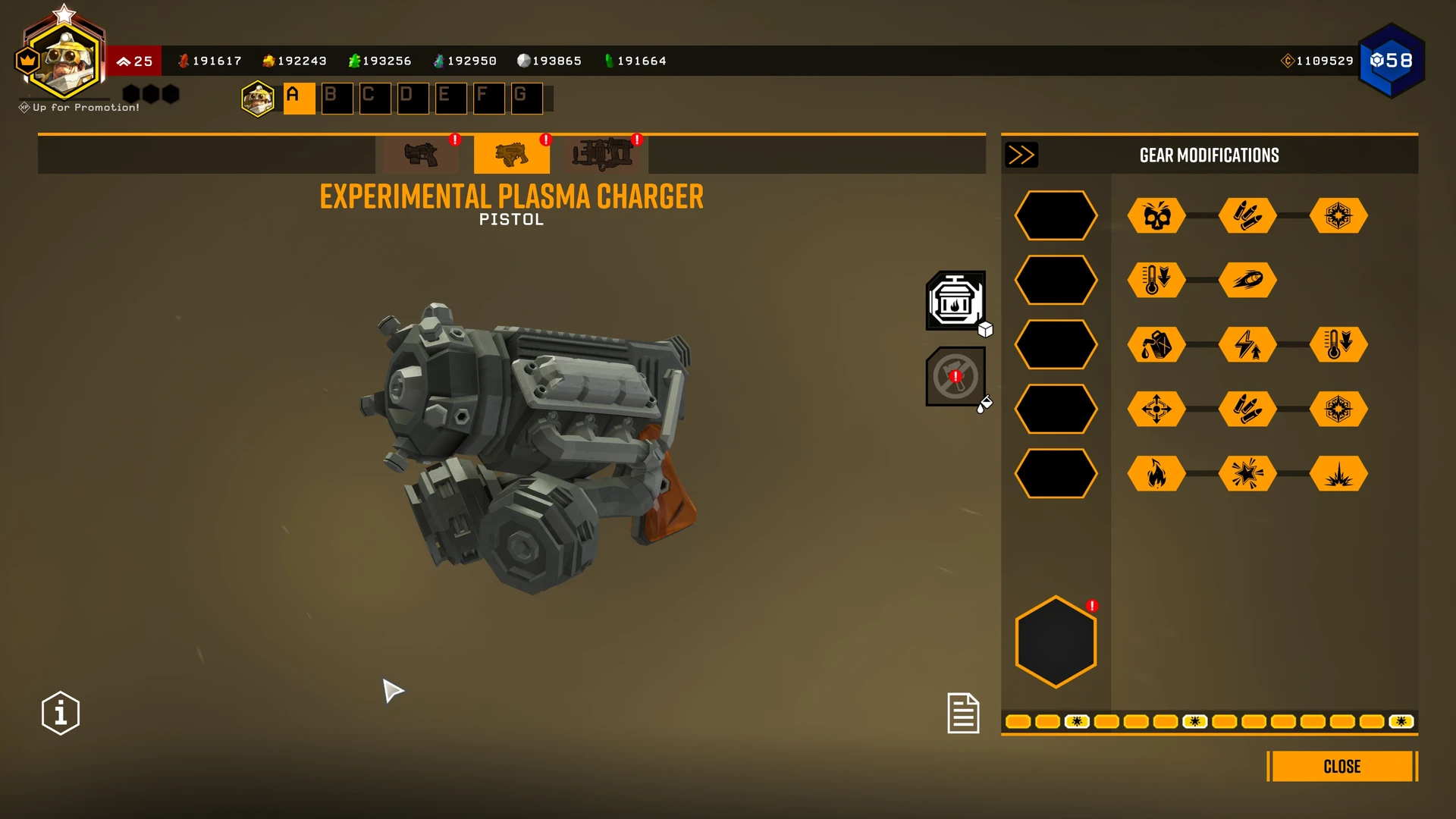The image size is (1456, 819).
Task: Choose loadout G
Action: pos(526,99)
